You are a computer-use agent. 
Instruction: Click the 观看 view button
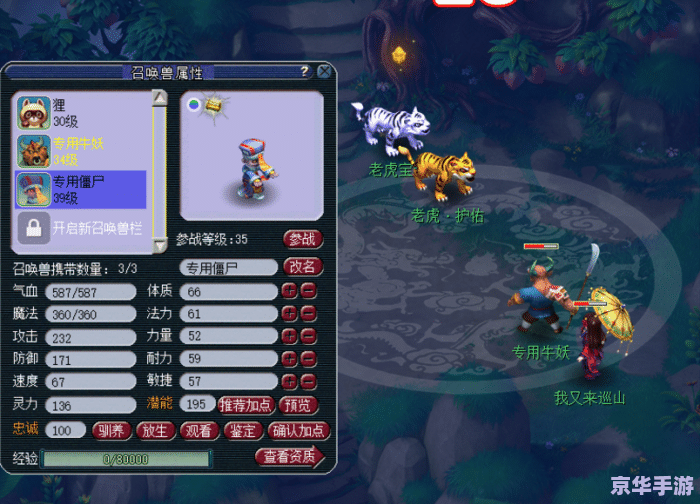point(199,431)
